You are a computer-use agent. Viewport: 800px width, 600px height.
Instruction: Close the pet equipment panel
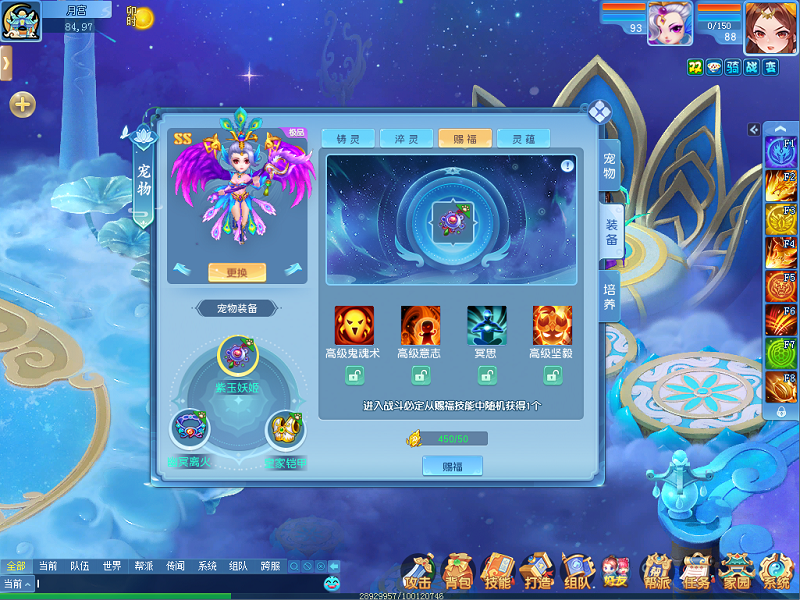click(599, 111)
